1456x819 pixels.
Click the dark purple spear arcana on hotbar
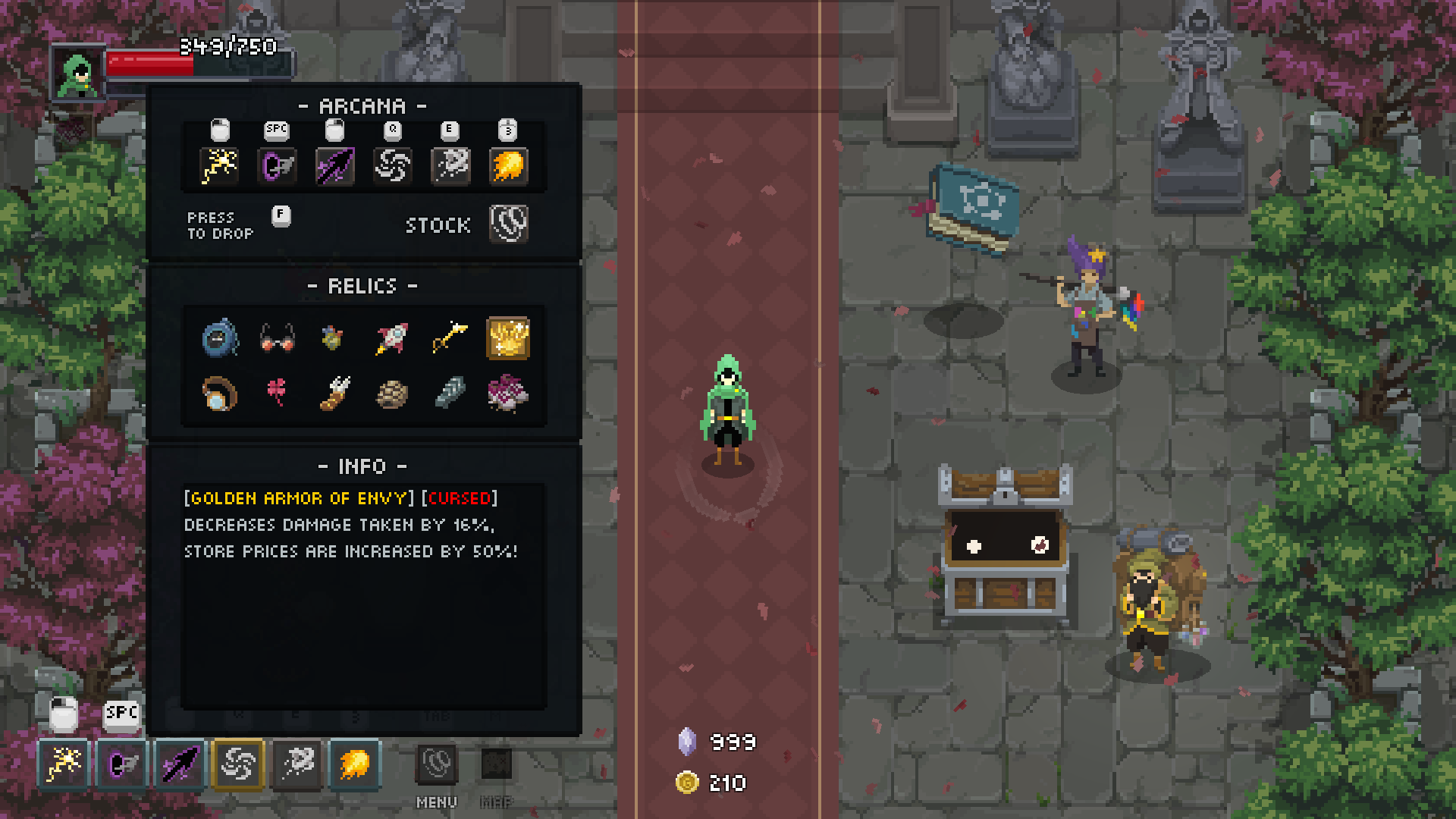coord(180,764)
